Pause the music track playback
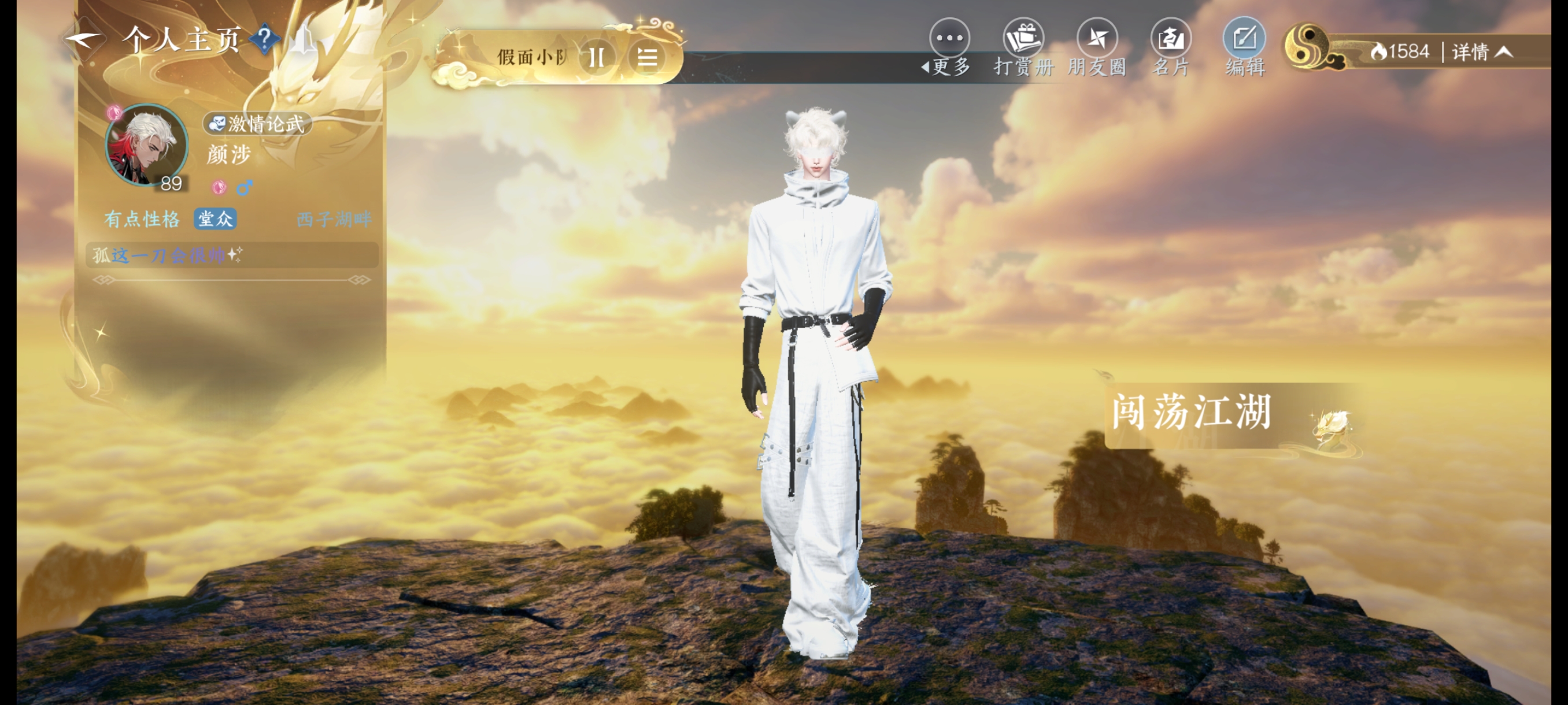This screenshot has width=1568, height=705. 597,58
